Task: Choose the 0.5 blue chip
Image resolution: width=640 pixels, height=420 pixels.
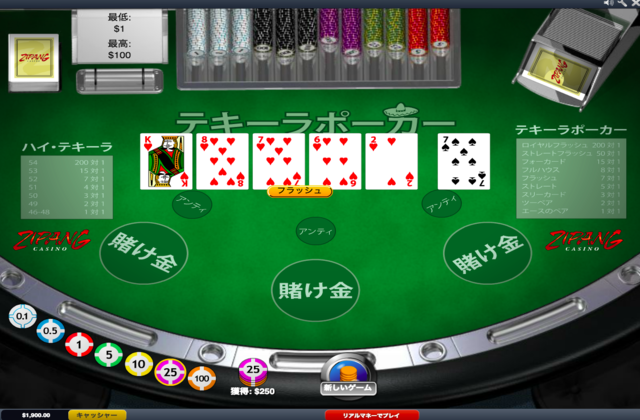Action: point(49,330)
